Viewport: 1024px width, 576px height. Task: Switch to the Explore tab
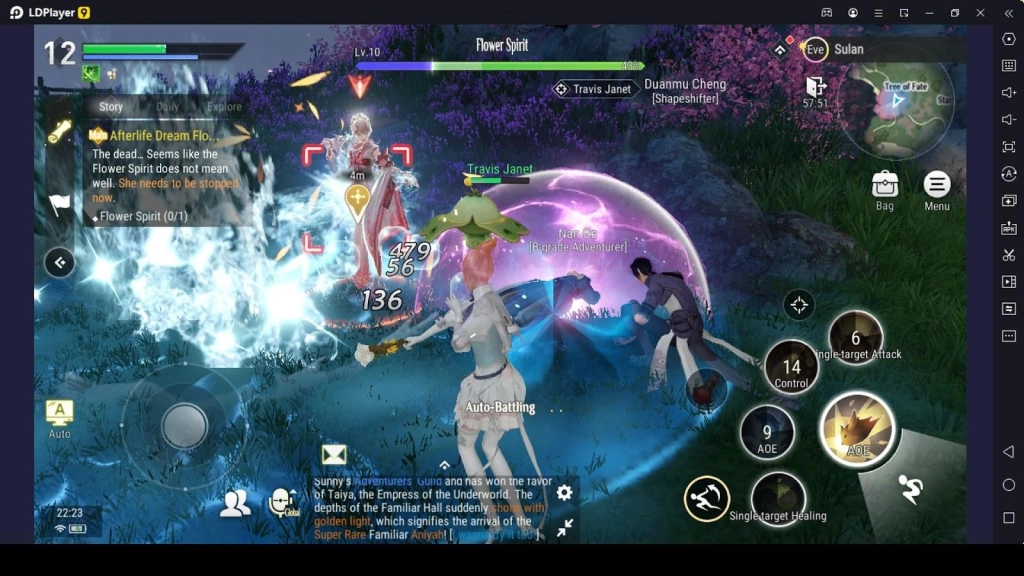[224, 107]
